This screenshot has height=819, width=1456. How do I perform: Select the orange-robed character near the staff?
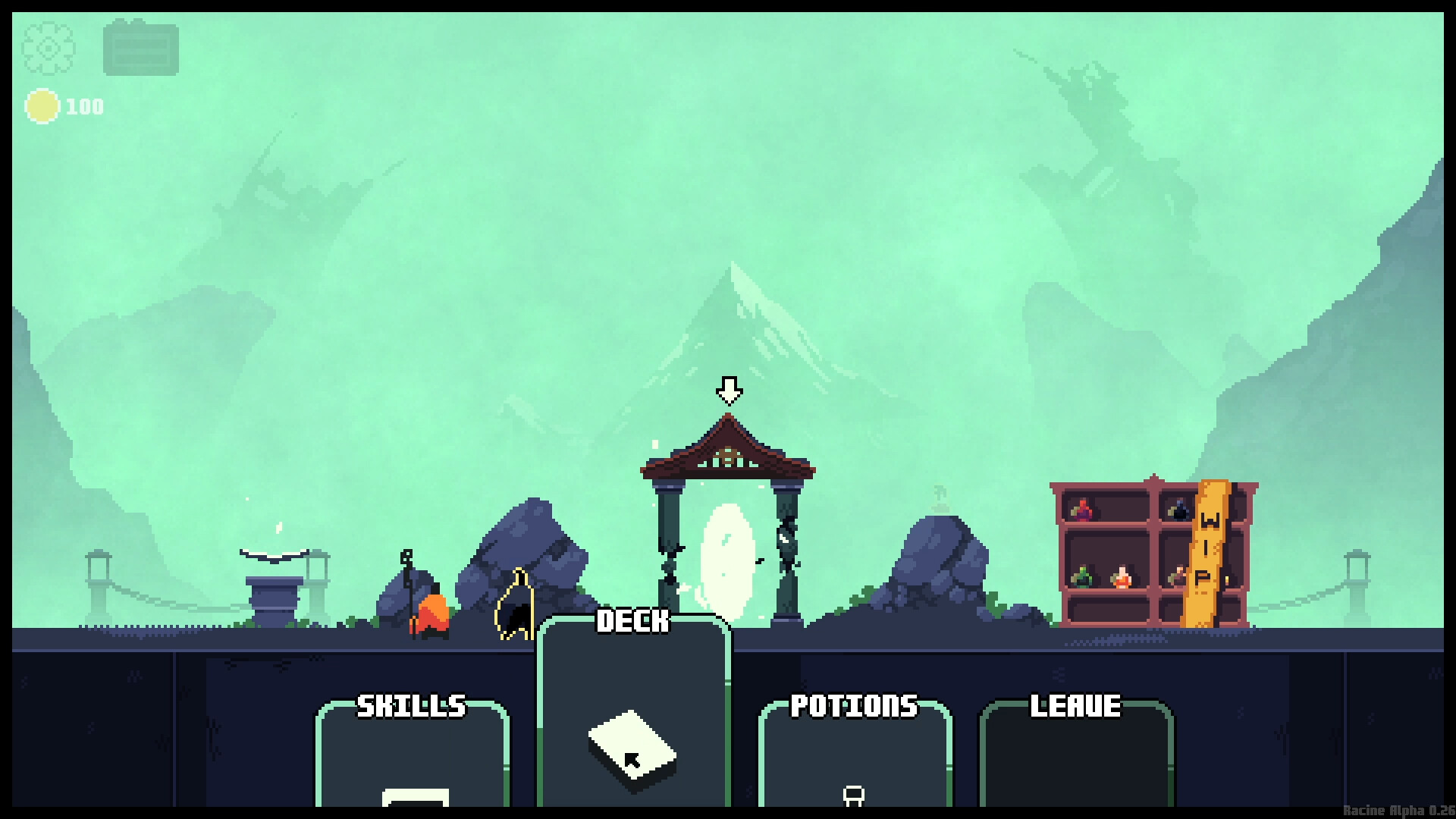pos(431,610)
